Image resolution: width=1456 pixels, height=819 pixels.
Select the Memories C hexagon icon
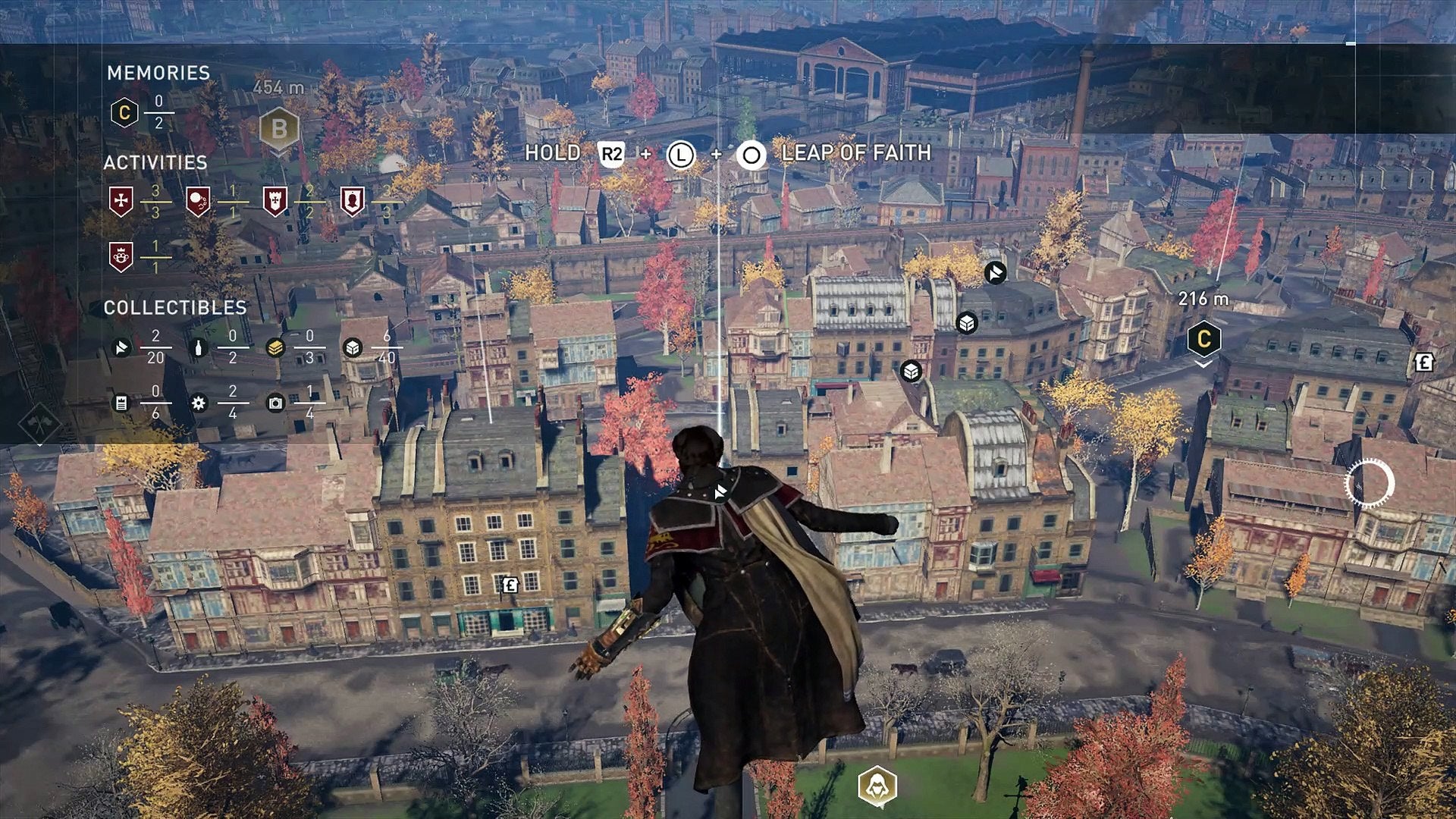point(124,113)
